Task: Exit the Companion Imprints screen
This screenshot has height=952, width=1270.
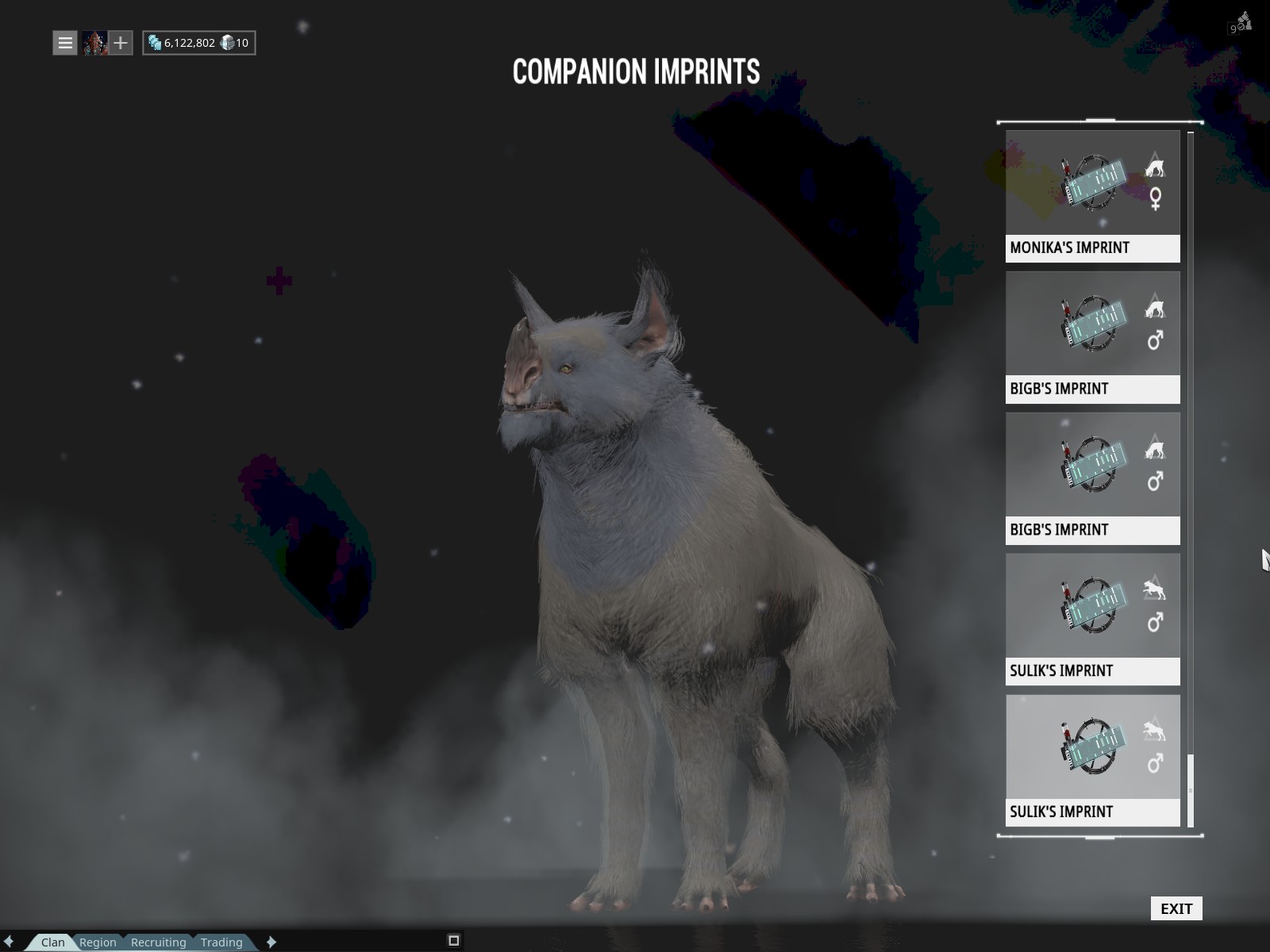Action: pos(1176,908)
